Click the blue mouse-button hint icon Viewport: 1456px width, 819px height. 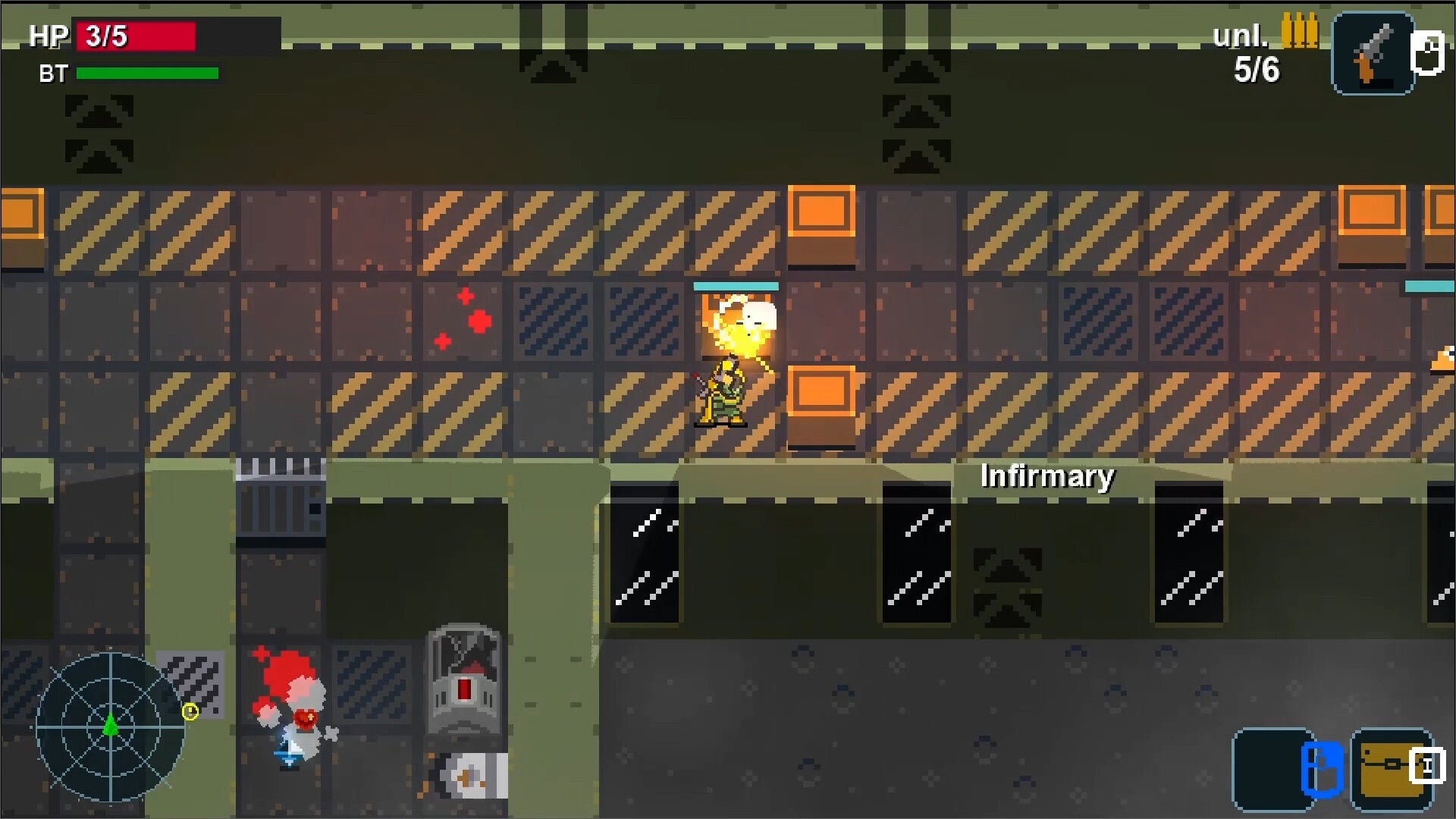click(1321, 767)
